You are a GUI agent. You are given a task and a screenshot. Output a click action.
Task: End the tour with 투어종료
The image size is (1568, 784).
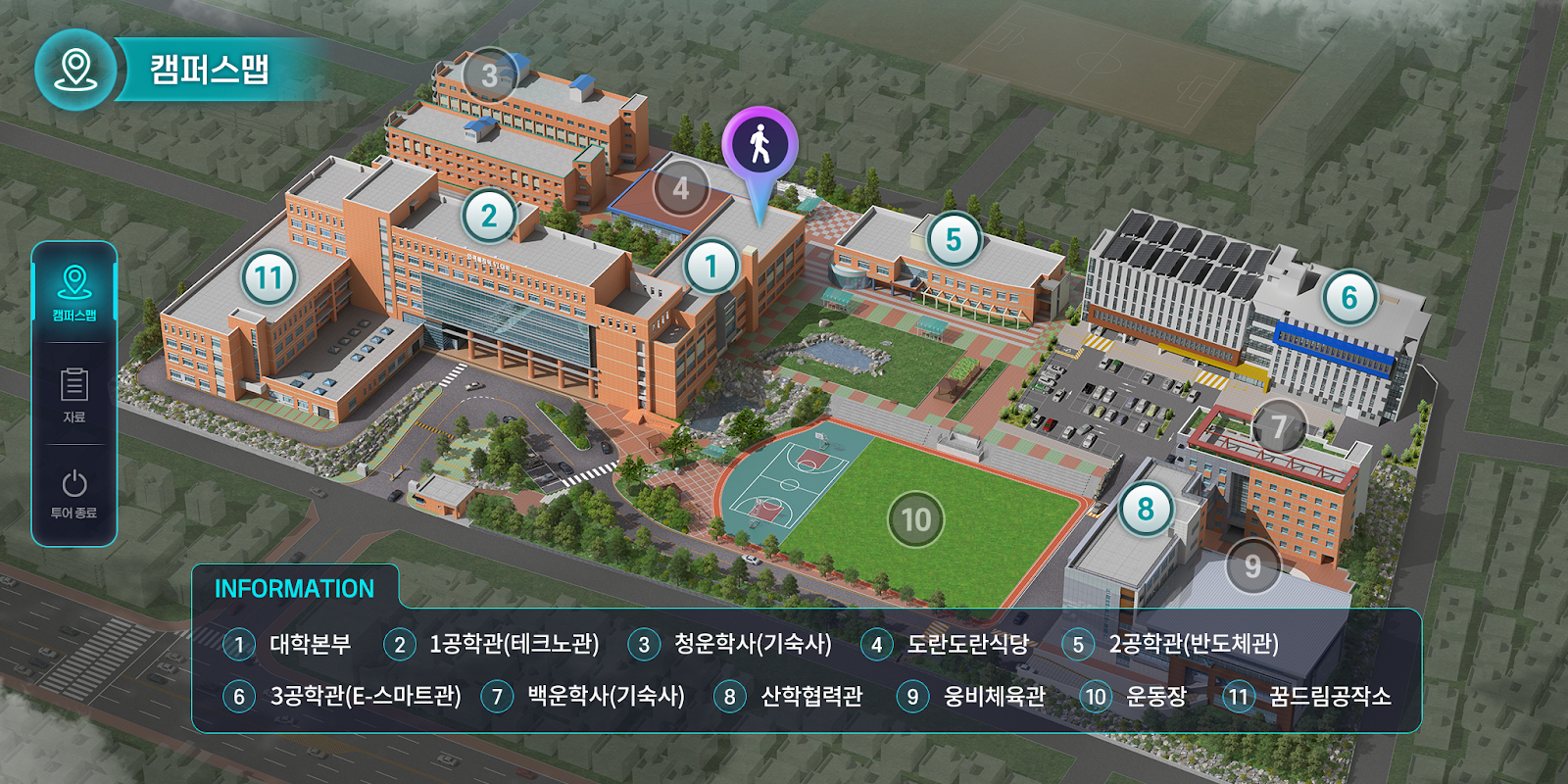click(x=74, y=493)
